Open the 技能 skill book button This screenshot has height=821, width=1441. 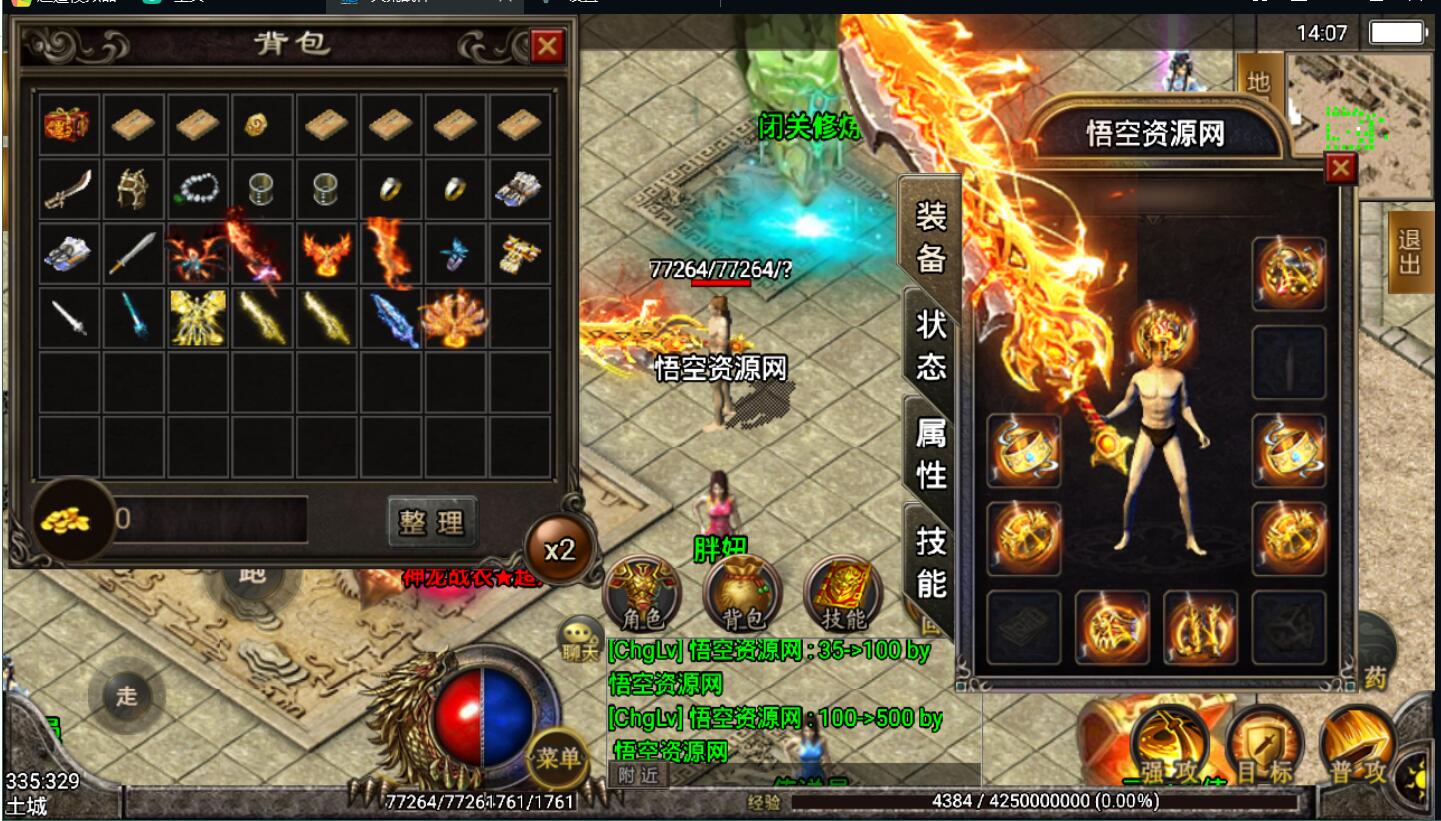[x=843, y=594]
